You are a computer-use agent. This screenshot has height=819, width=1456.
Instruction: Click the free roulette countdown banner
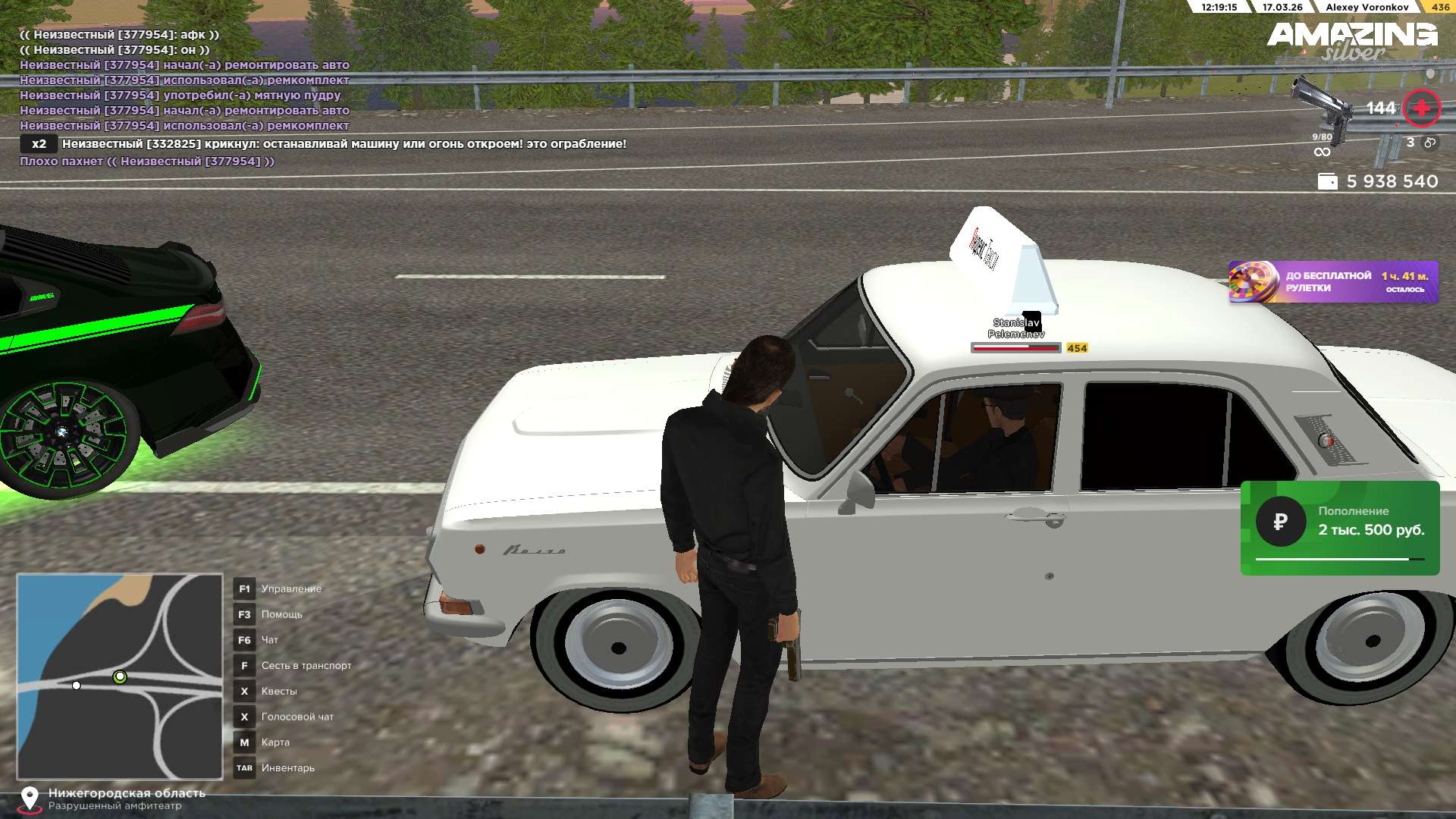click(1333, 282)
